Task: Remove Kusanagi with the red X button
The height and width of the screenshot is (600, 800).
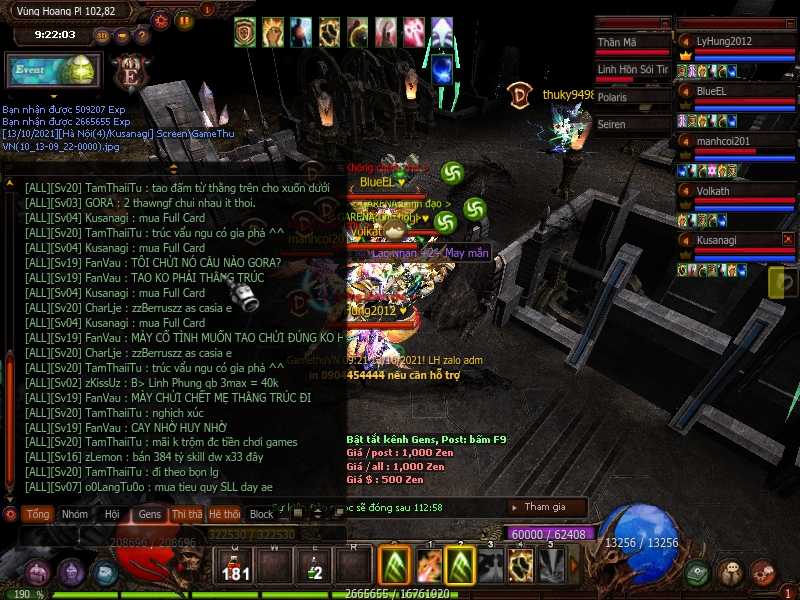Action: pos(788,239)
